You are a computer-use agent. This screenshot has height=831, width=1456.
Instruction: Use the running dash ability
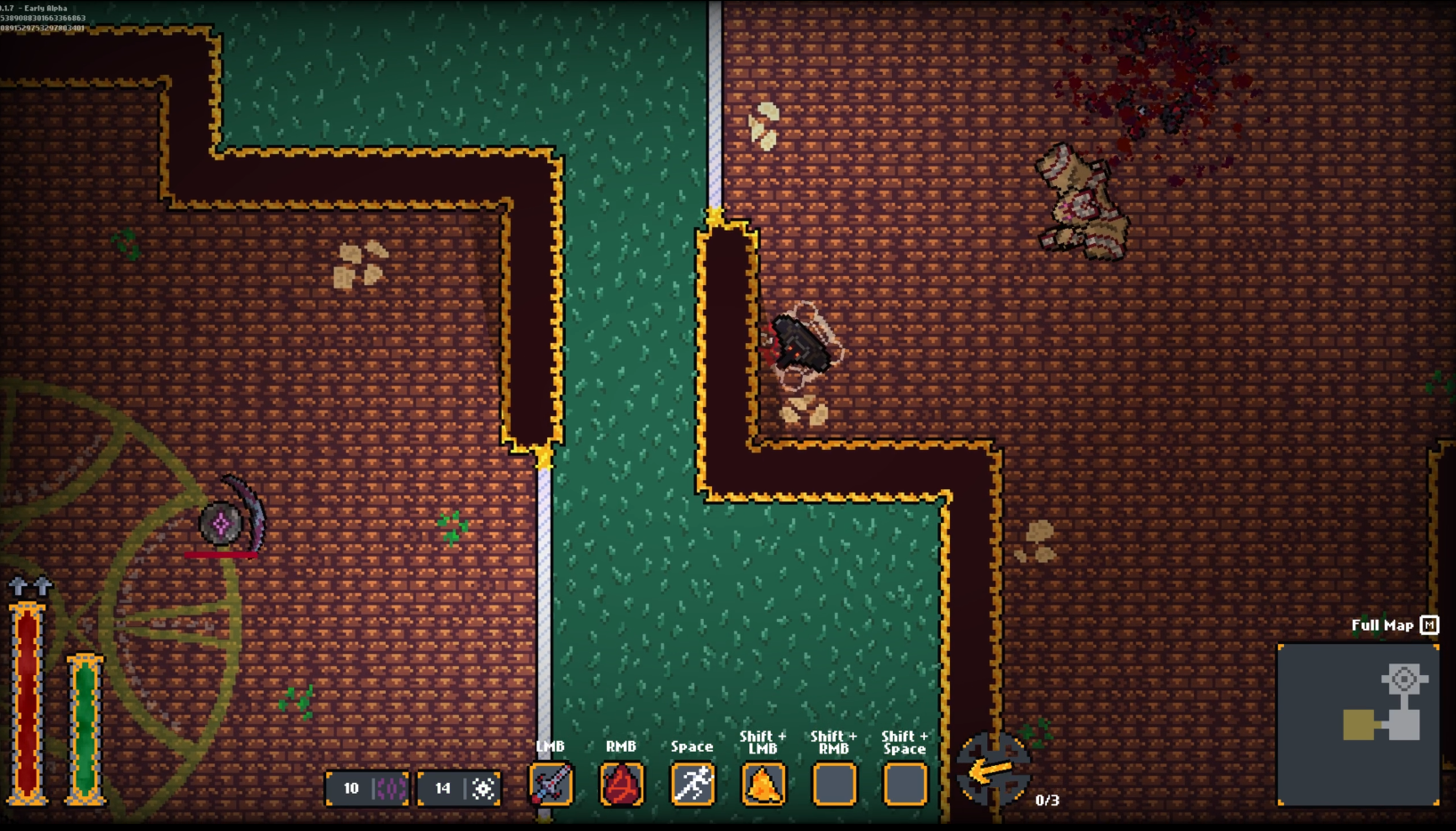pos(692,785)
